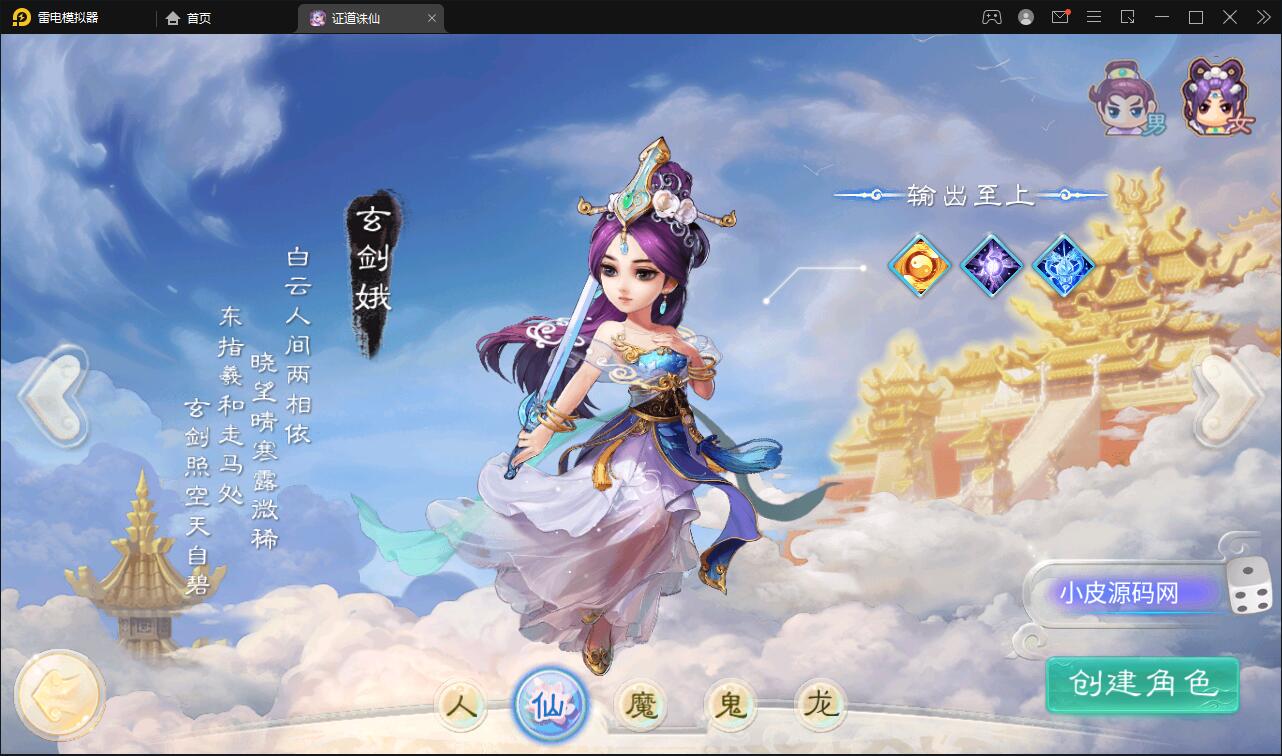Click the blue dragon skill icon
This screenshot has width=1282, height=756.
(1063, 265)
